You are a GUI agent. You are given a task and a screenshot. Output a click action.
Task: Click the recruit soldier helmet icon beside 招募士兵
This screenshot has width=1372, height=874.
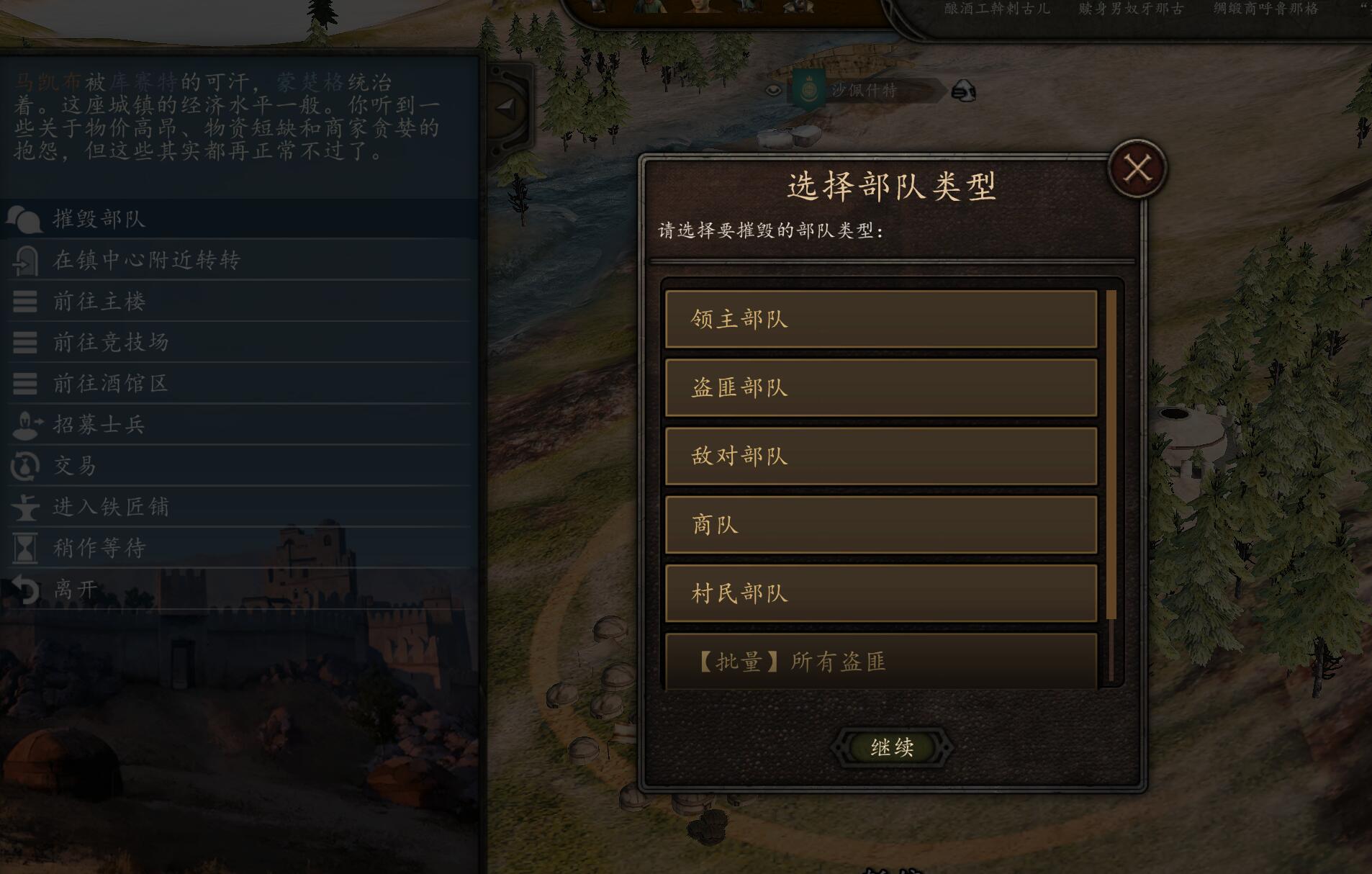(25, 425)
